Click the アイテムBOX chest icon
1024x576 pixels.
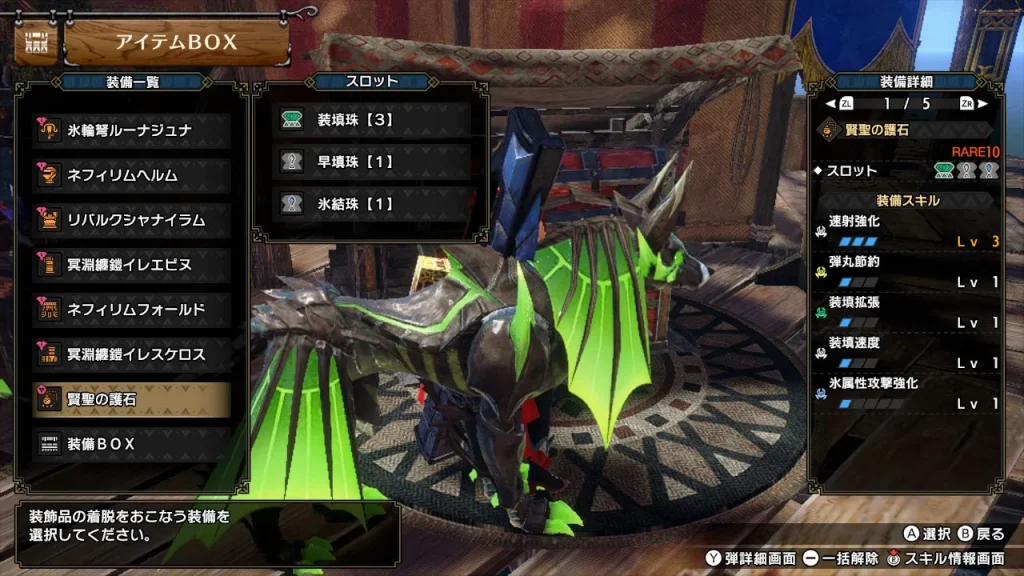click(36, 42)
